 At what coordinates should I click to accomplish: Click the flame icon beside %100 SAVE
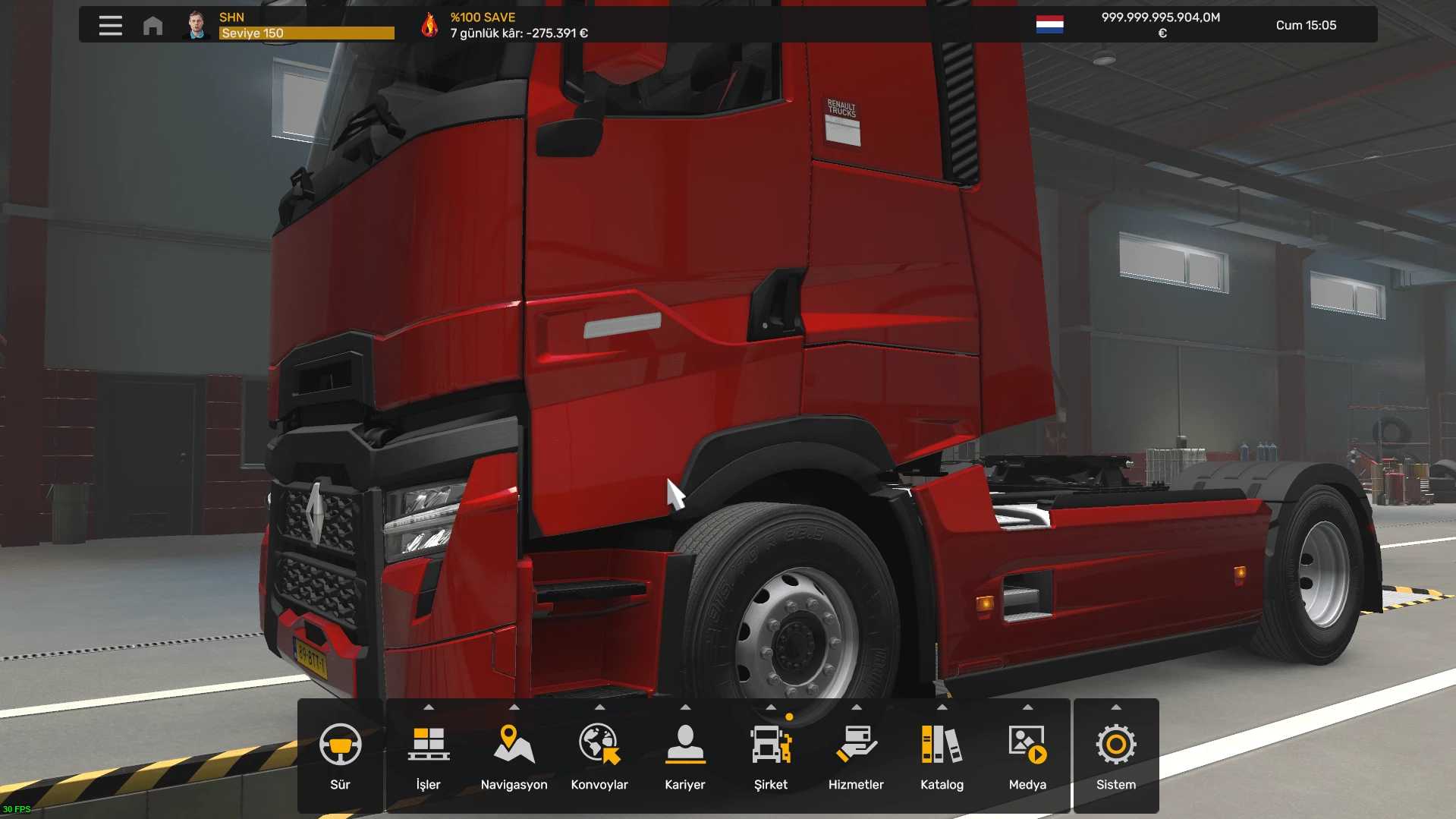(429, 25)
